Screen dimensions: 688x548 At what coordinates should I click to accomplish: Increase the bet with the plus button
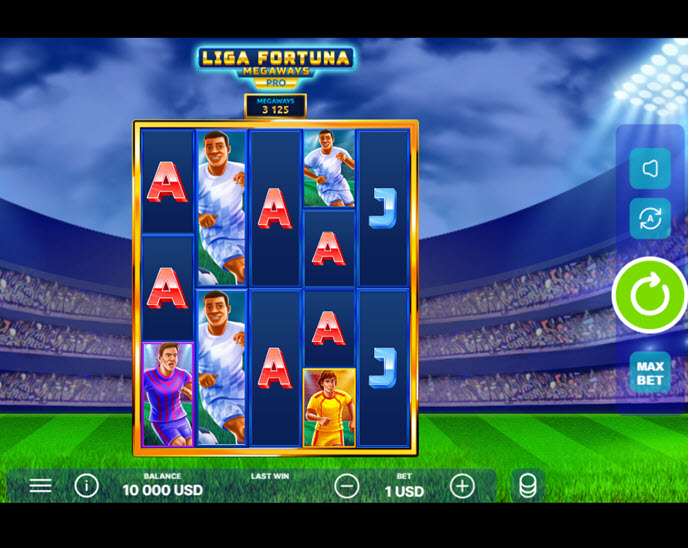(x=462, y=486)
